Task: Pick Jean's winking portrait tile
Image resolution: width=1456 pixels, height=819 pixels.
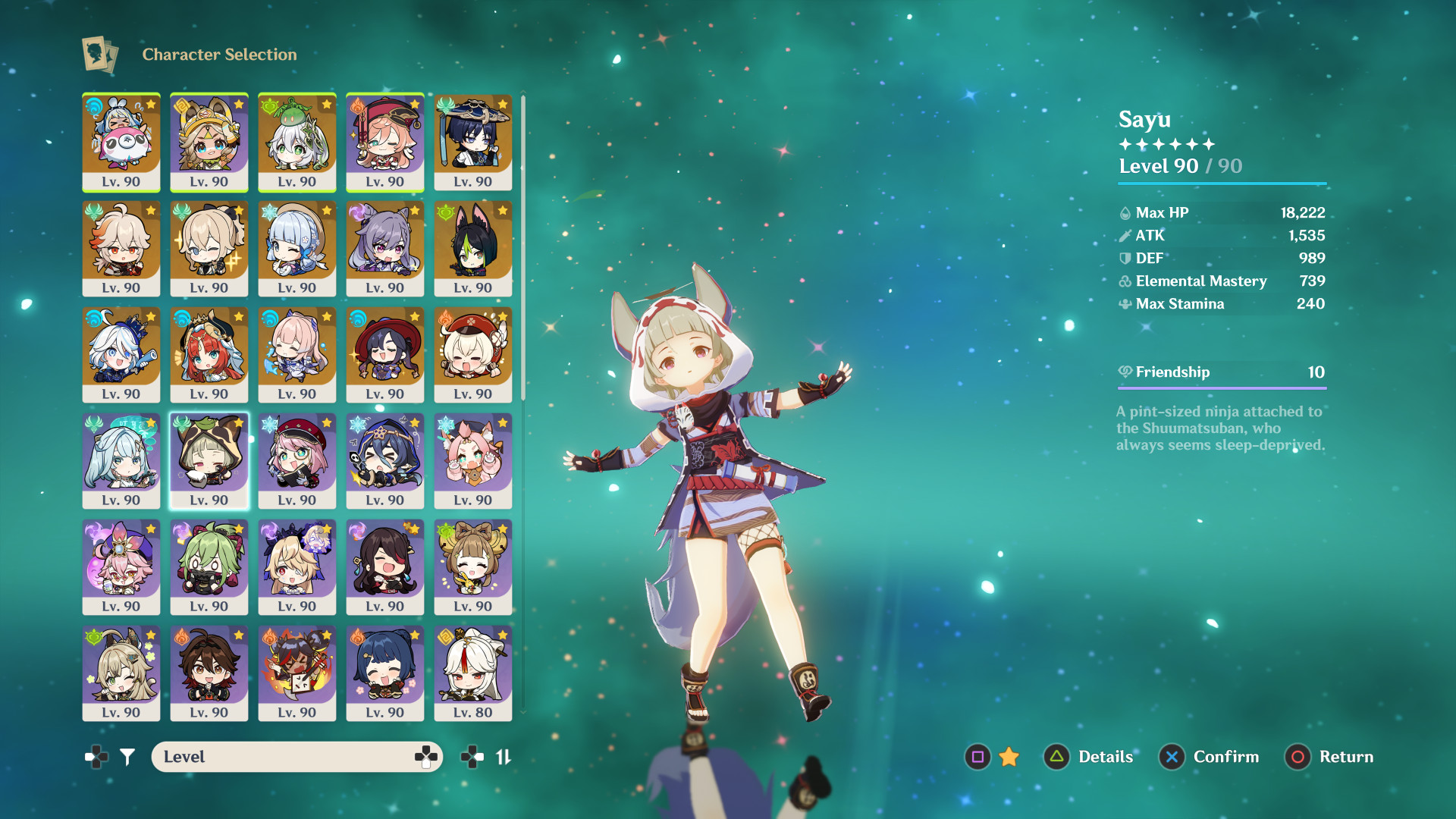Action: 209,248
